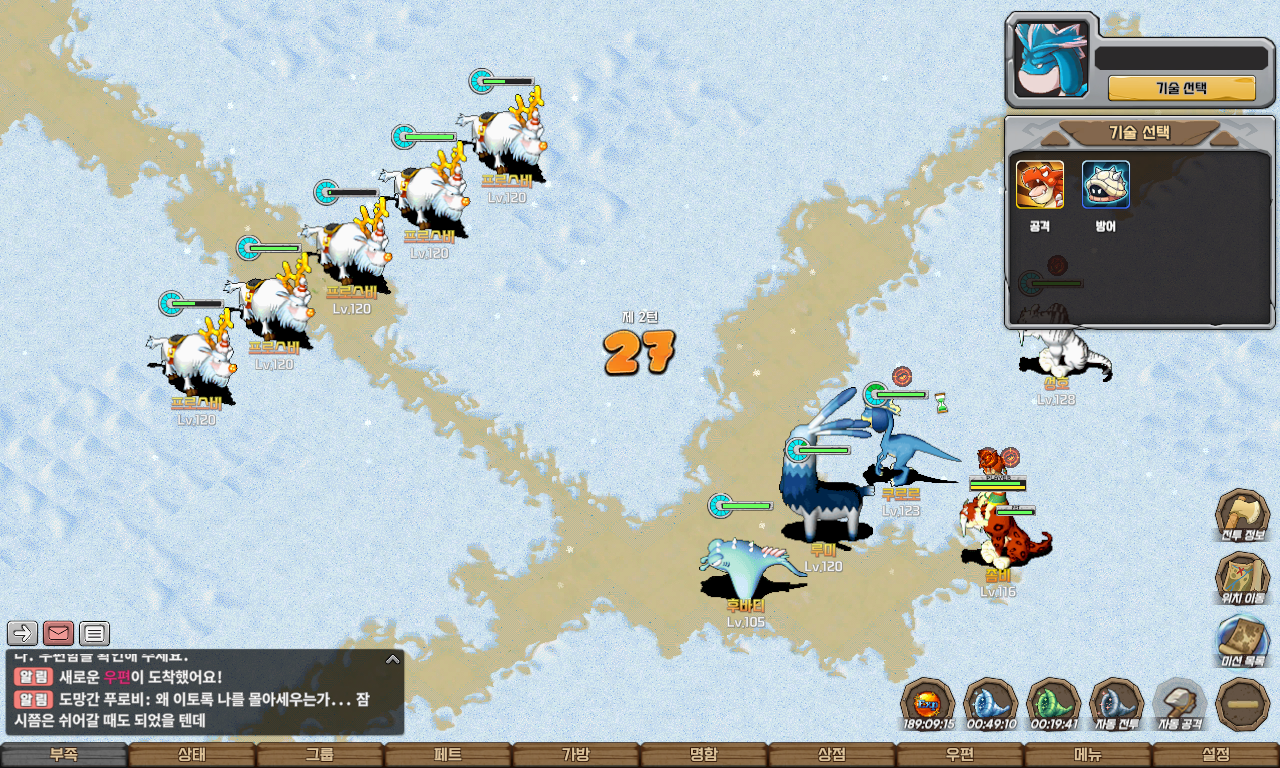The height and width of the screenshot is (768, 1280).
Task: Expand the chat log with the up chevron
Action: pos(393,659)
